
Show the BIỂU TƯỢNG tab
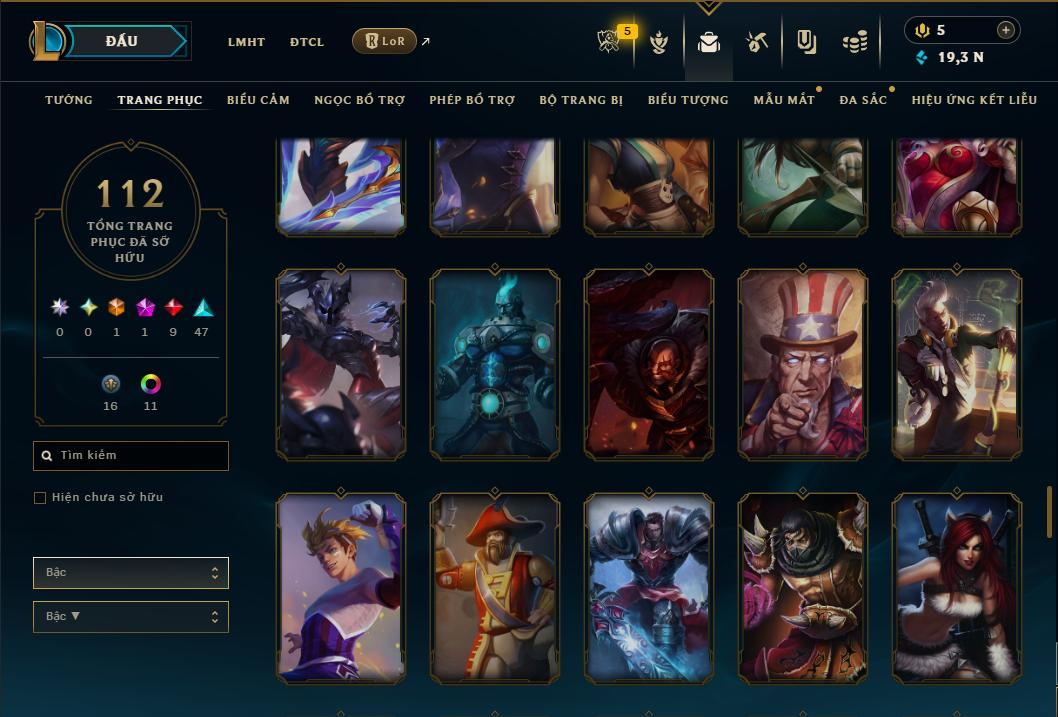(688, 100)
